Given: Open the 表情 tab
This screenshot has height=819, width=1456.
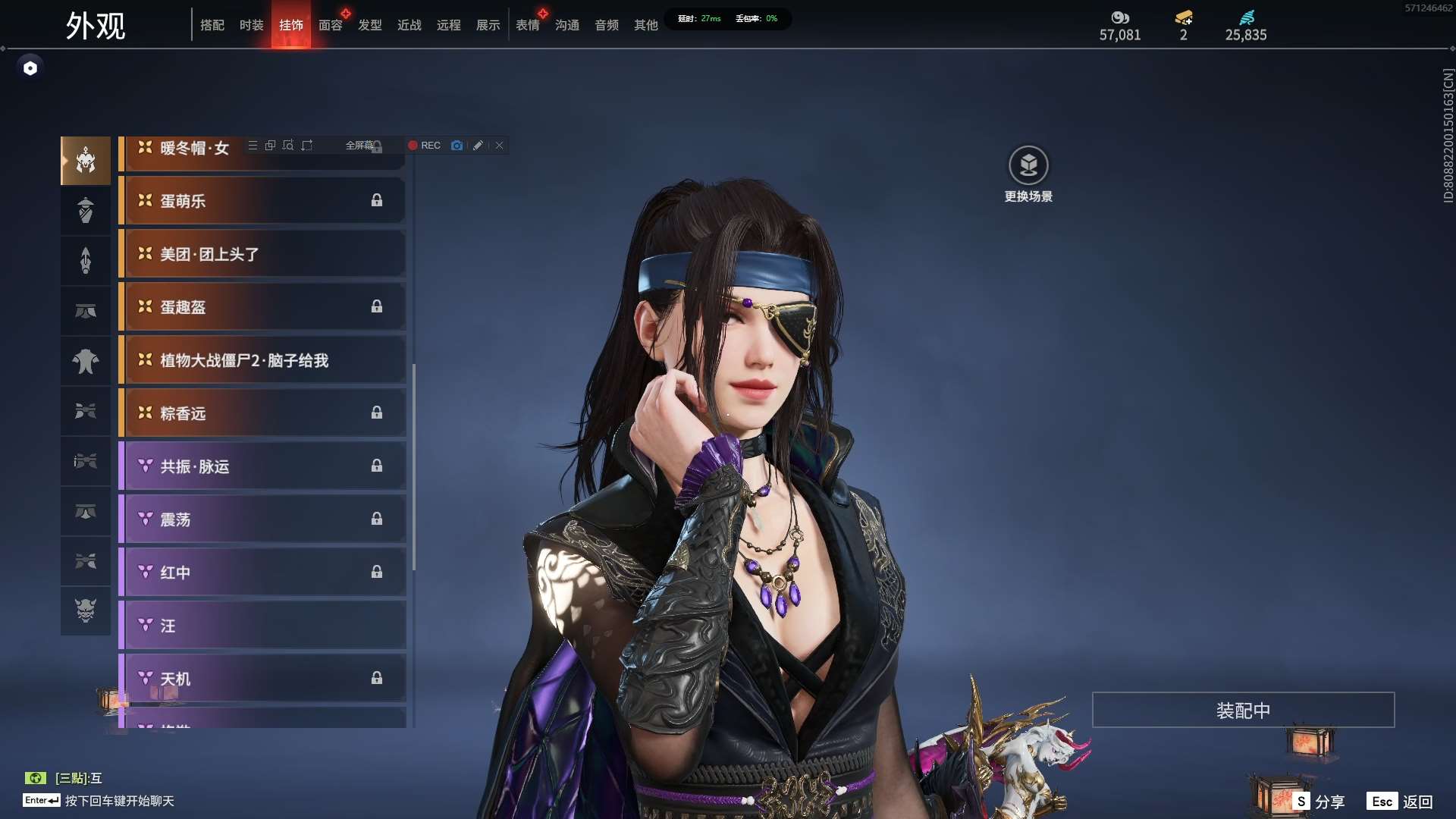Looking at the screenshot, I should pos(527,25).
